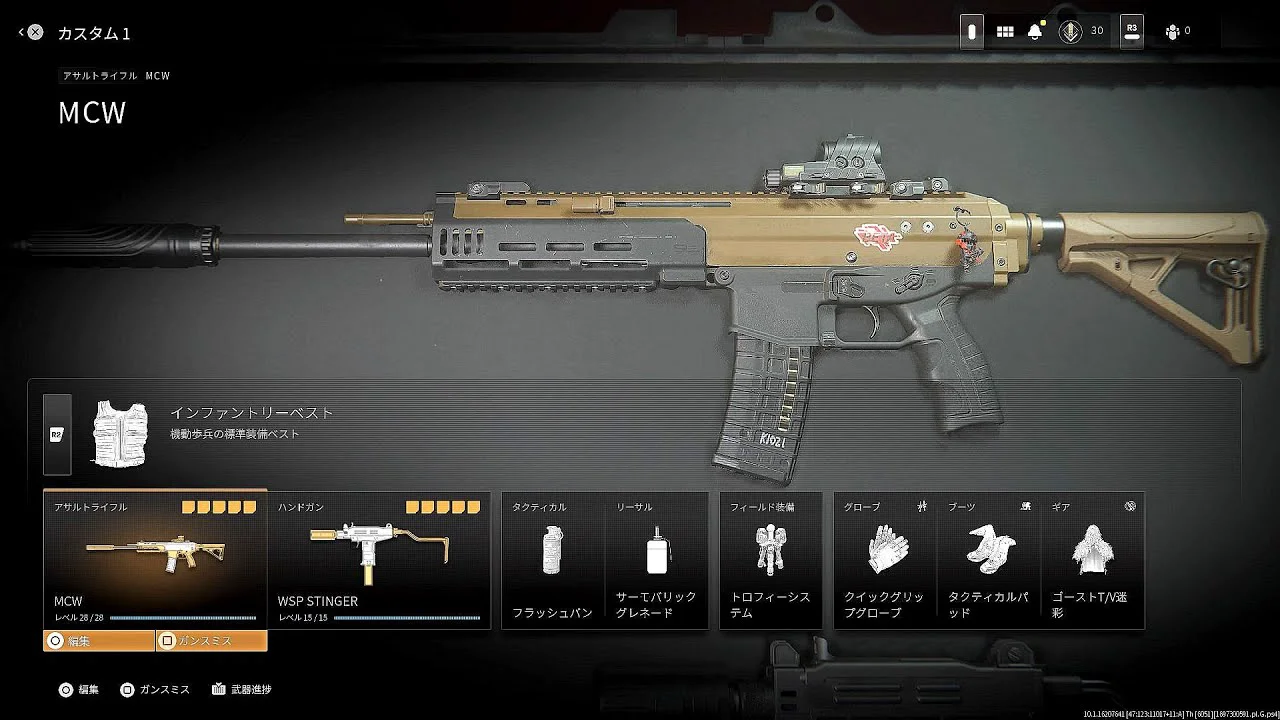Choose the Trophy System field equipment slot
1280x720 pixels.
click(x=770, y=560)
